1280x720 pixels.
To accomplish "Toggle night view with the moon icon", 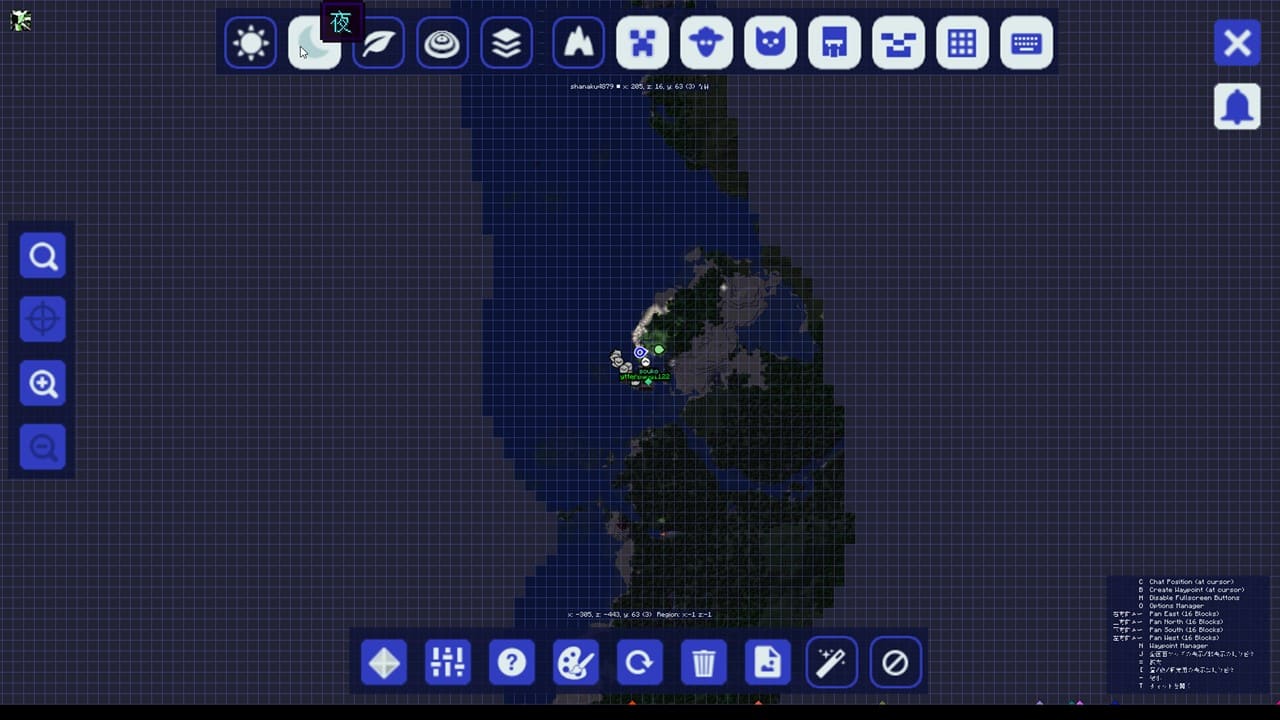I will coord(314,43).
